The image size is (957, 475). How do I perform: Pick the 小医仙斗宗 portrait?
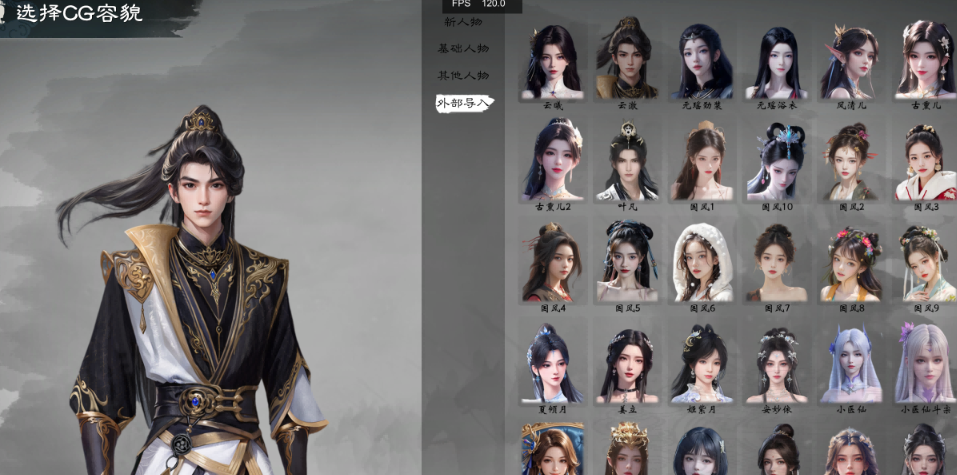tap(925, 364)
